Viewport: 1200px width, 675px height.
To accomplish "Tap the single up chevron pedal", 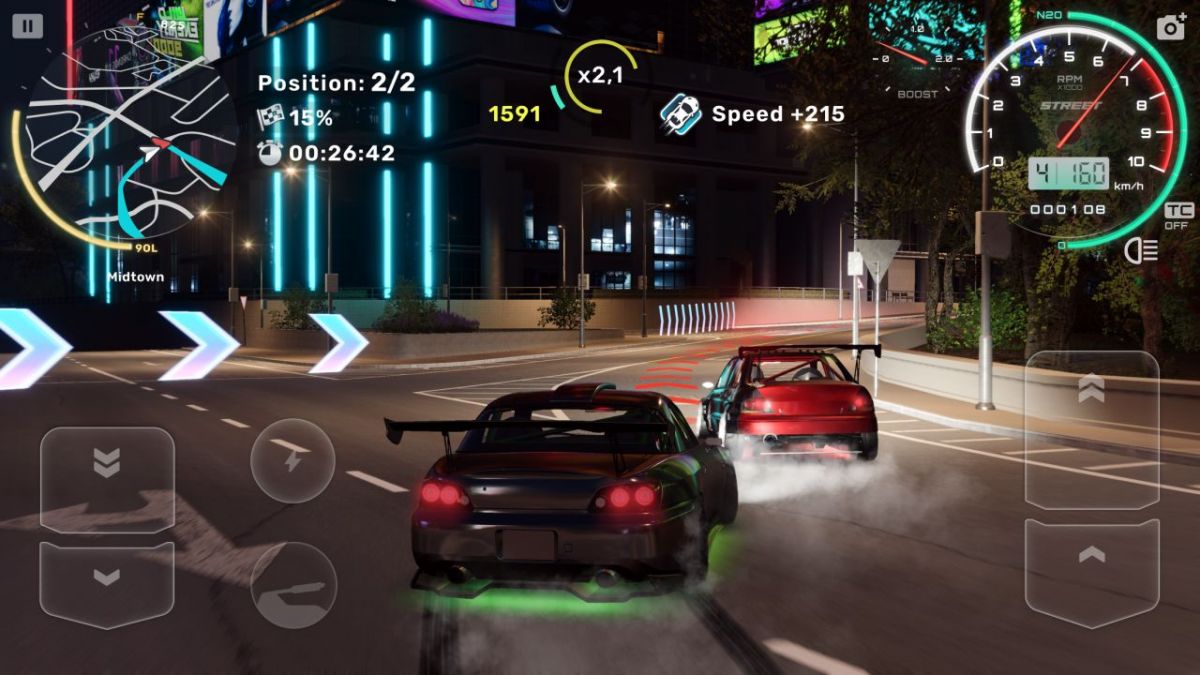I will (x=1092, y=571).
